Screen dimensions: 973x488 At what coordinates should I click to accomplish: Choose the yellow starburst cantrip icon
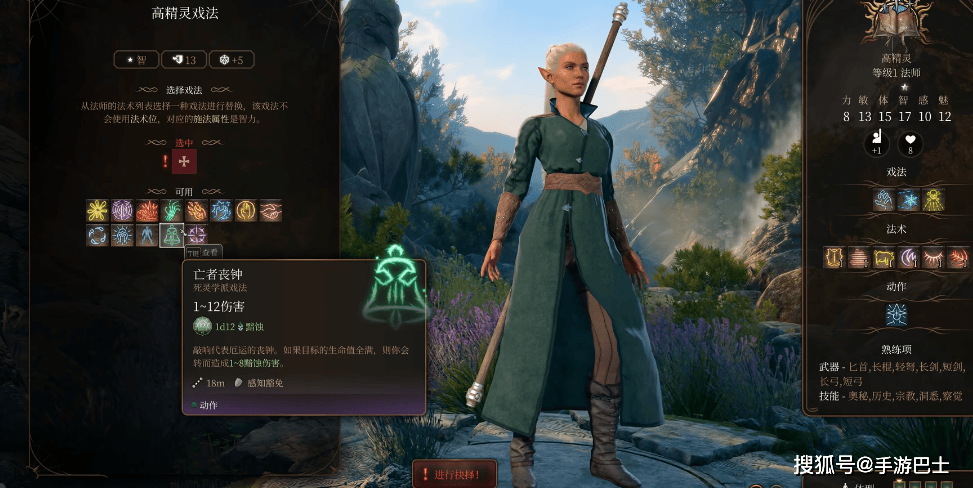point(97,210)
